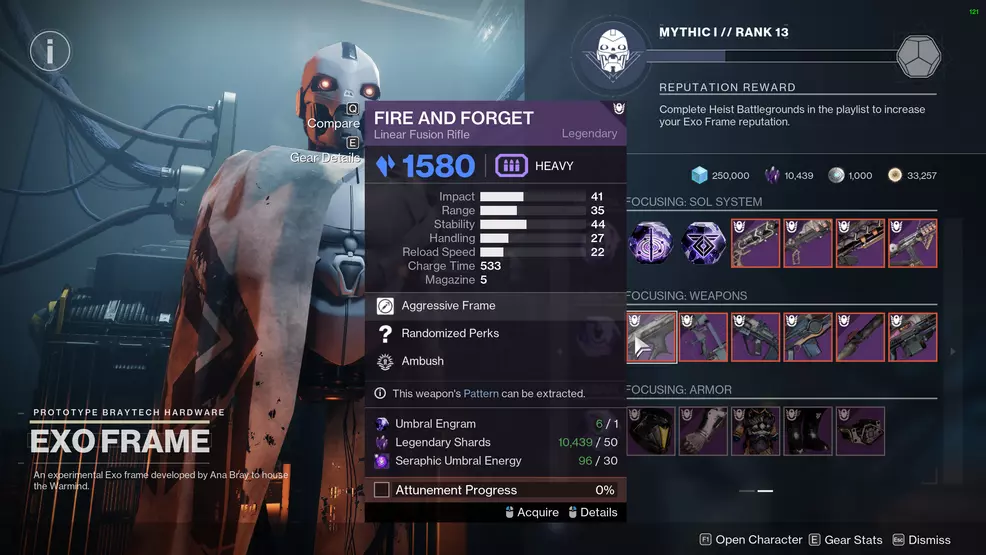Open the info icon in the corner

click(49, 49)
